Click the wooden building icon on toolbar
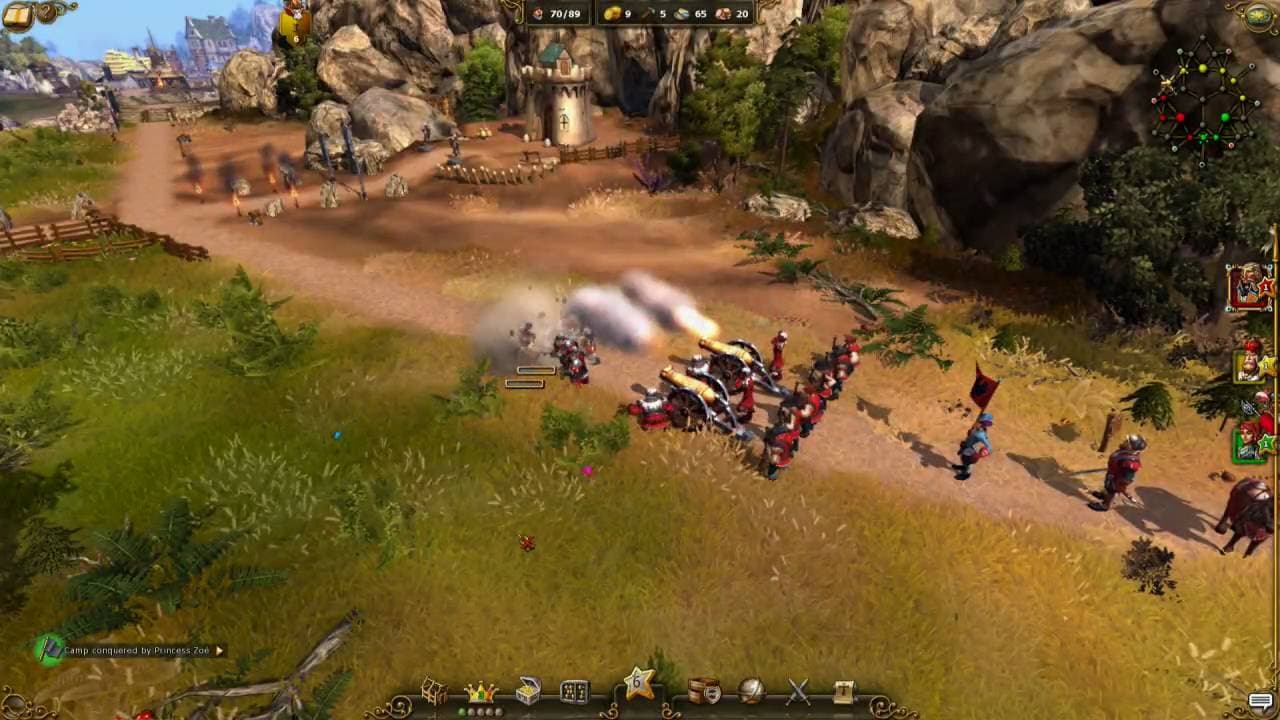 [x=434, y=690]
